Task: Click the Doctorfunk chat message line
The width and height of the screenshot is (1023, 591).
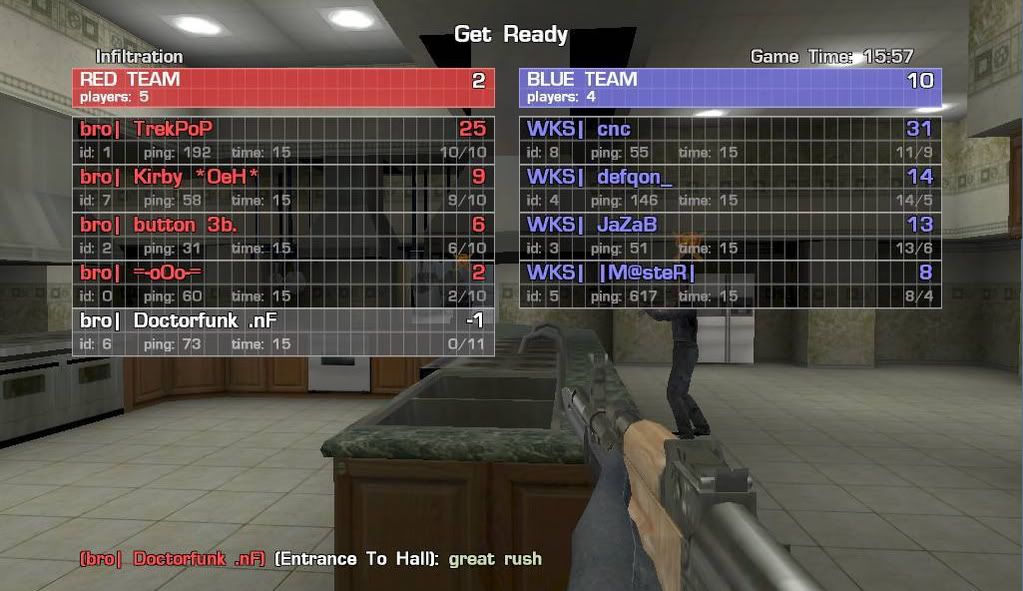Action: 310,558
